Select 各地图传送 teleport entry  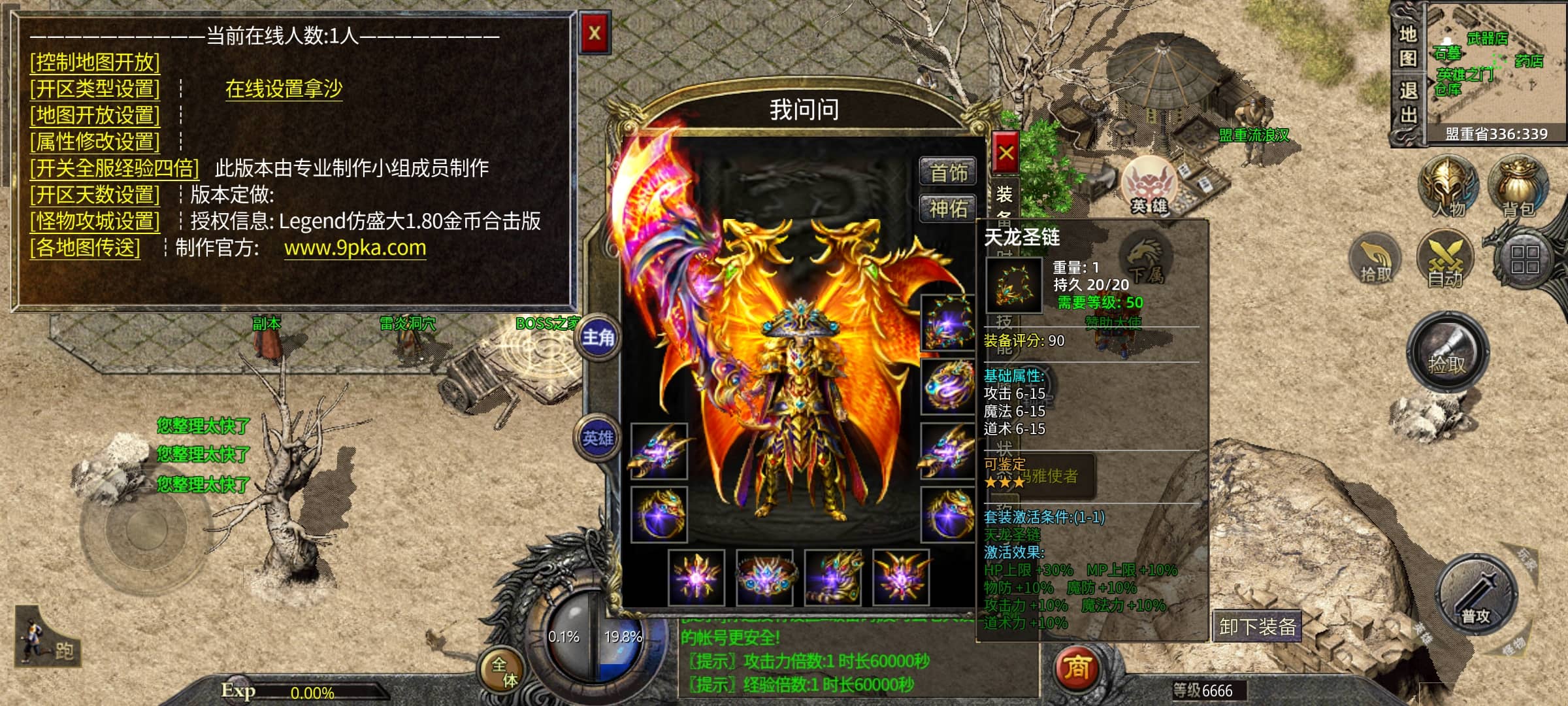pos(85,248)
